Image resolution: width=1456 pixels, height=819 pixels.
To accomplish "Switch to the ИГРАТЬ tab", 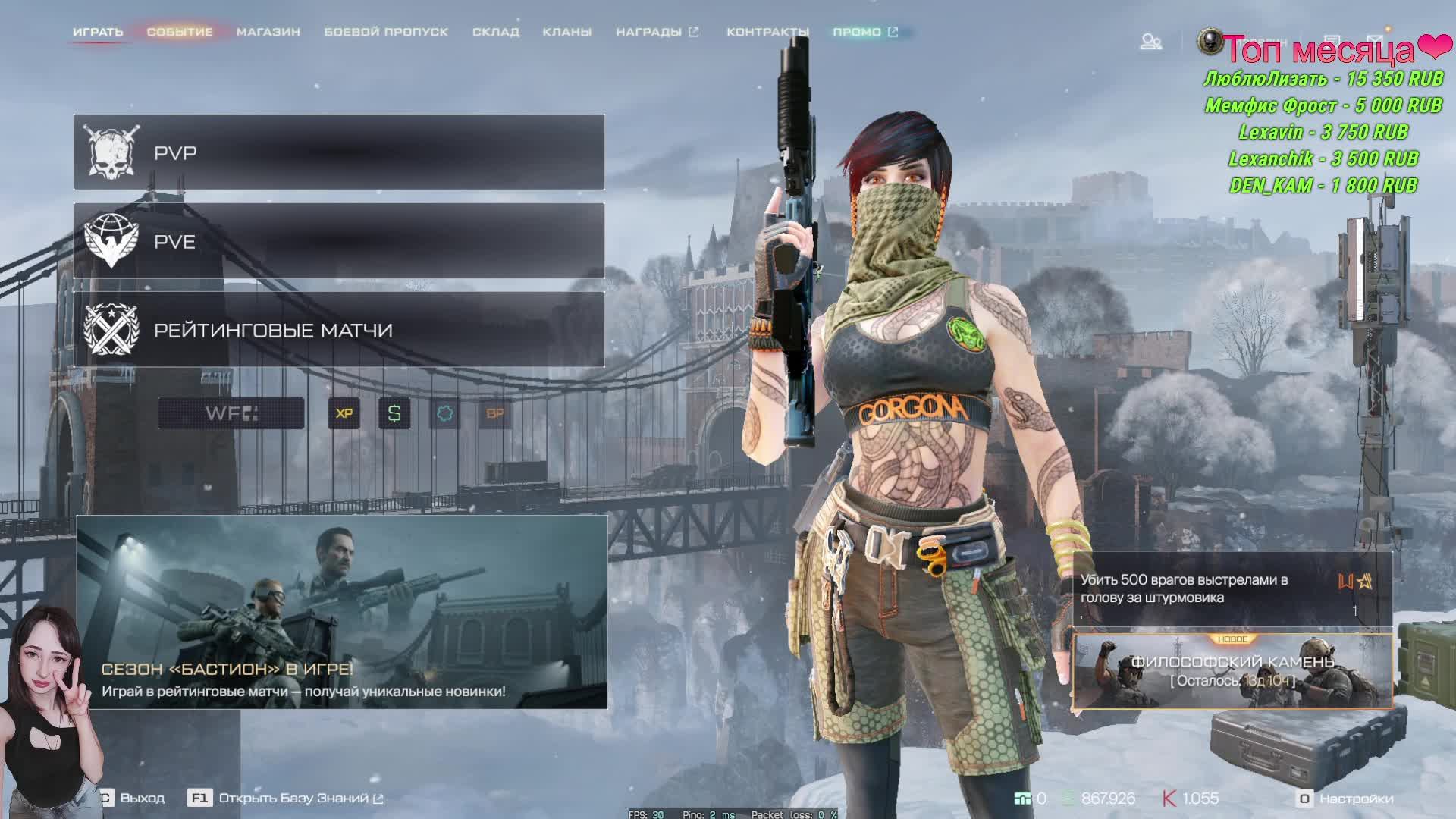I will [x=98, y=32].
